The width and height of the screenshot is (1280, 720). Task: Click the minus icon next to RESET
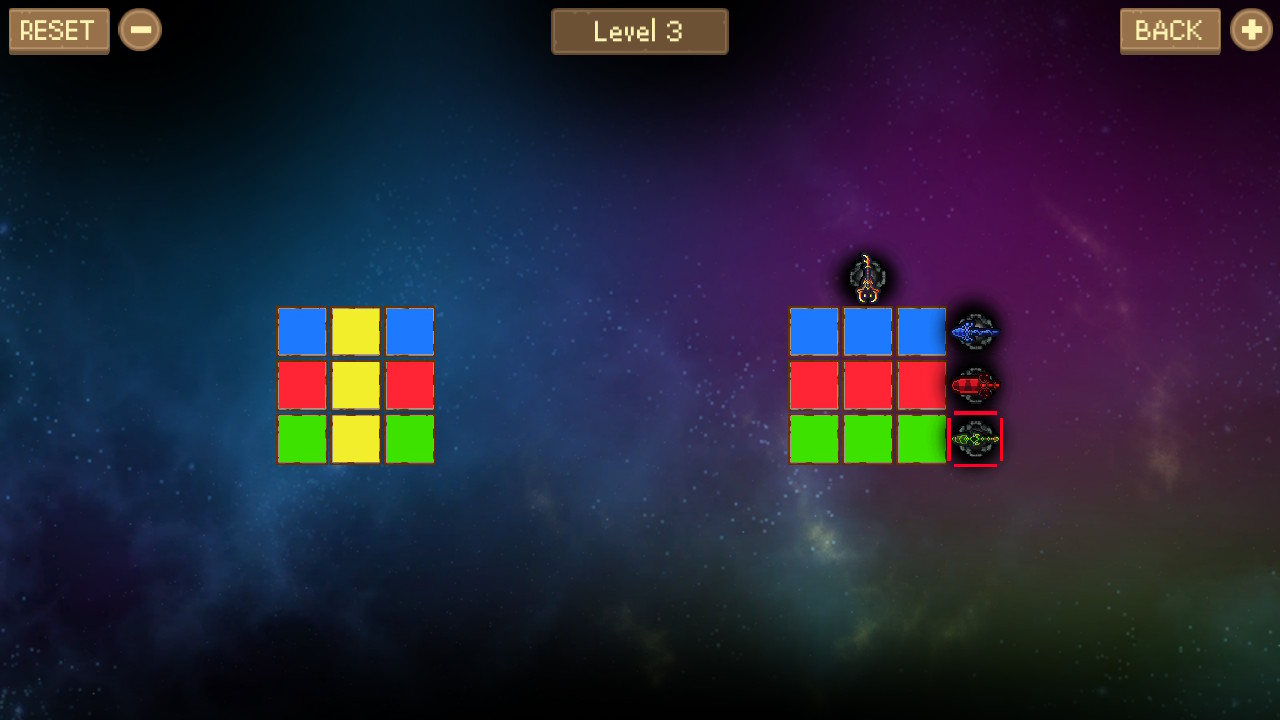pos(140,30)
